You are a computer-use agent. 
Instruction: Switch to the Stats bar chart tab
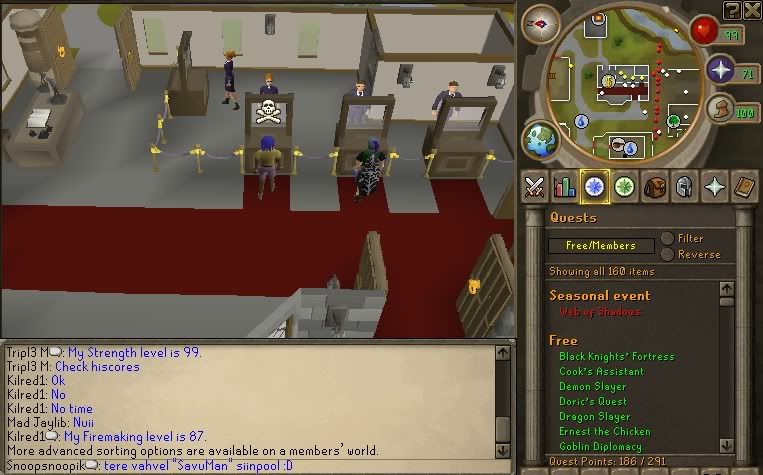click(565, 187)
